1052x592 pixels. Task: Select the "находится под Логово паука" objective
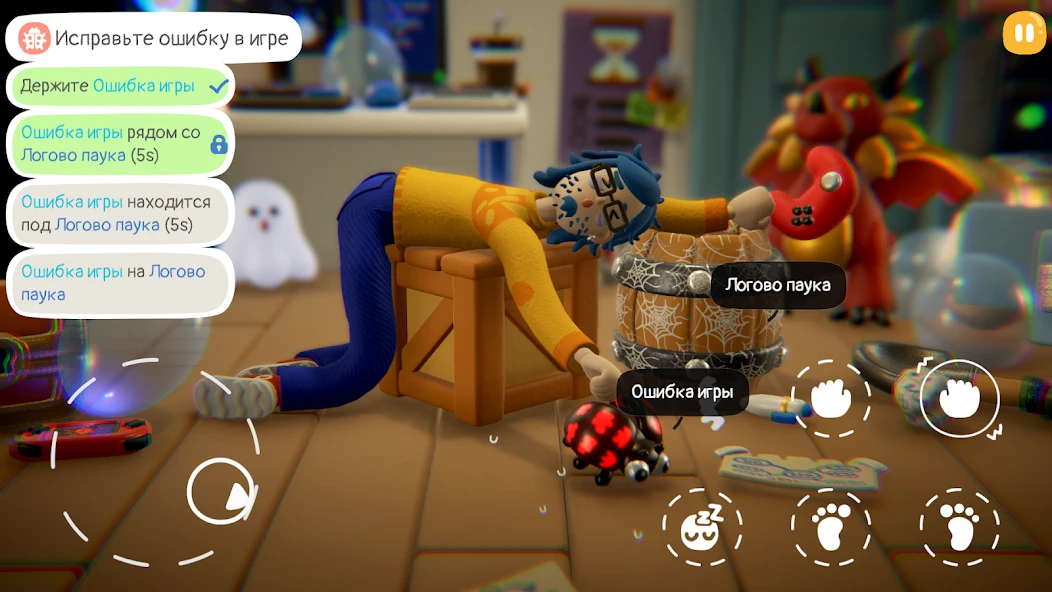[120, 213]
